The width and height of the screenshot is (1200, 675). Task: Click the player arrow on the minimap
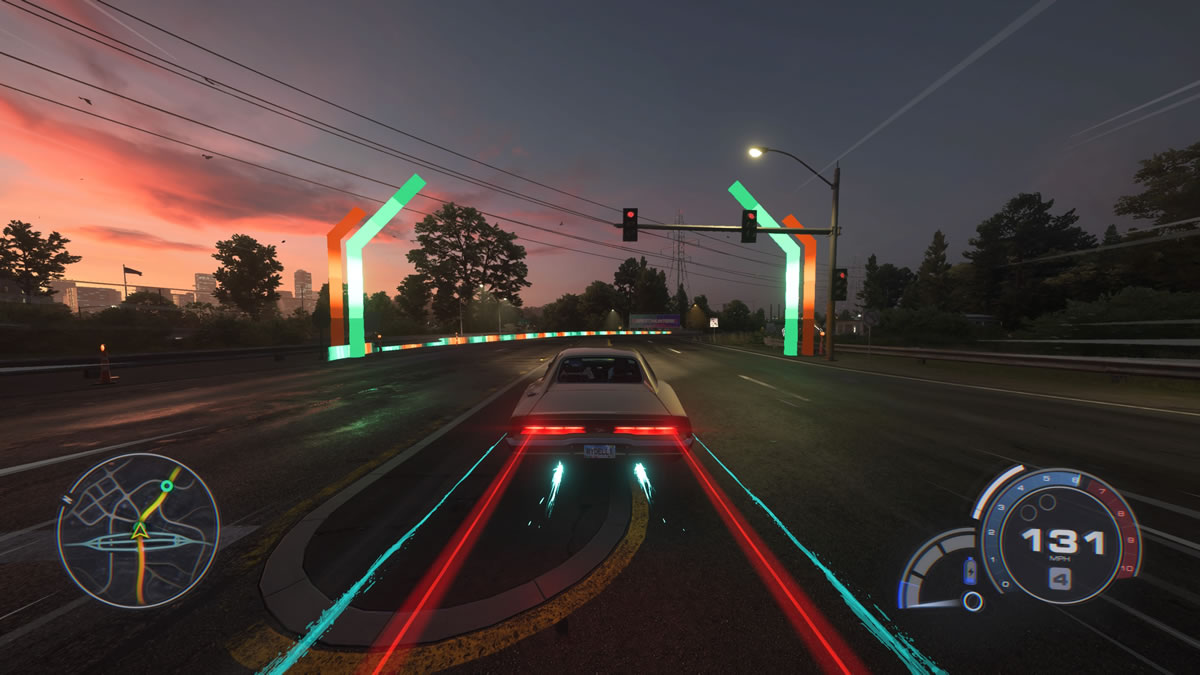[x=141, y=530]
